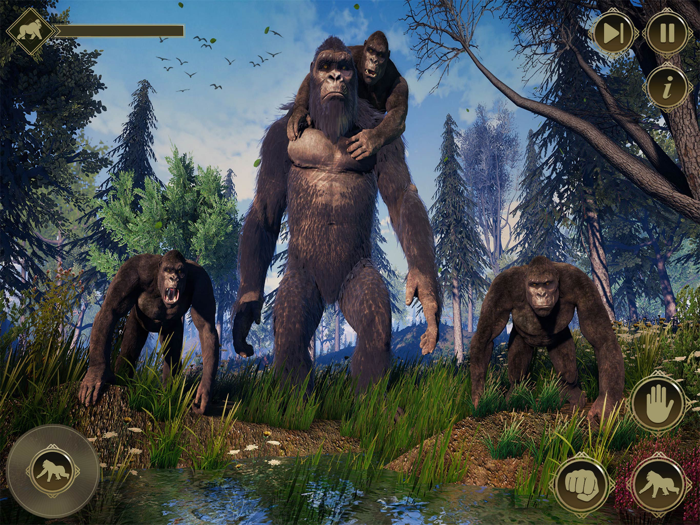Use the open hand action

[657, 403]
